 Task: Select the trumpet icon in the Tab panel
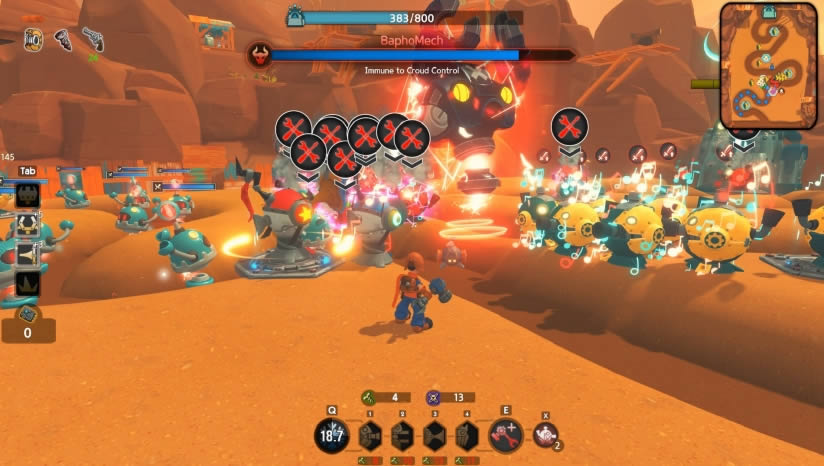27,254
